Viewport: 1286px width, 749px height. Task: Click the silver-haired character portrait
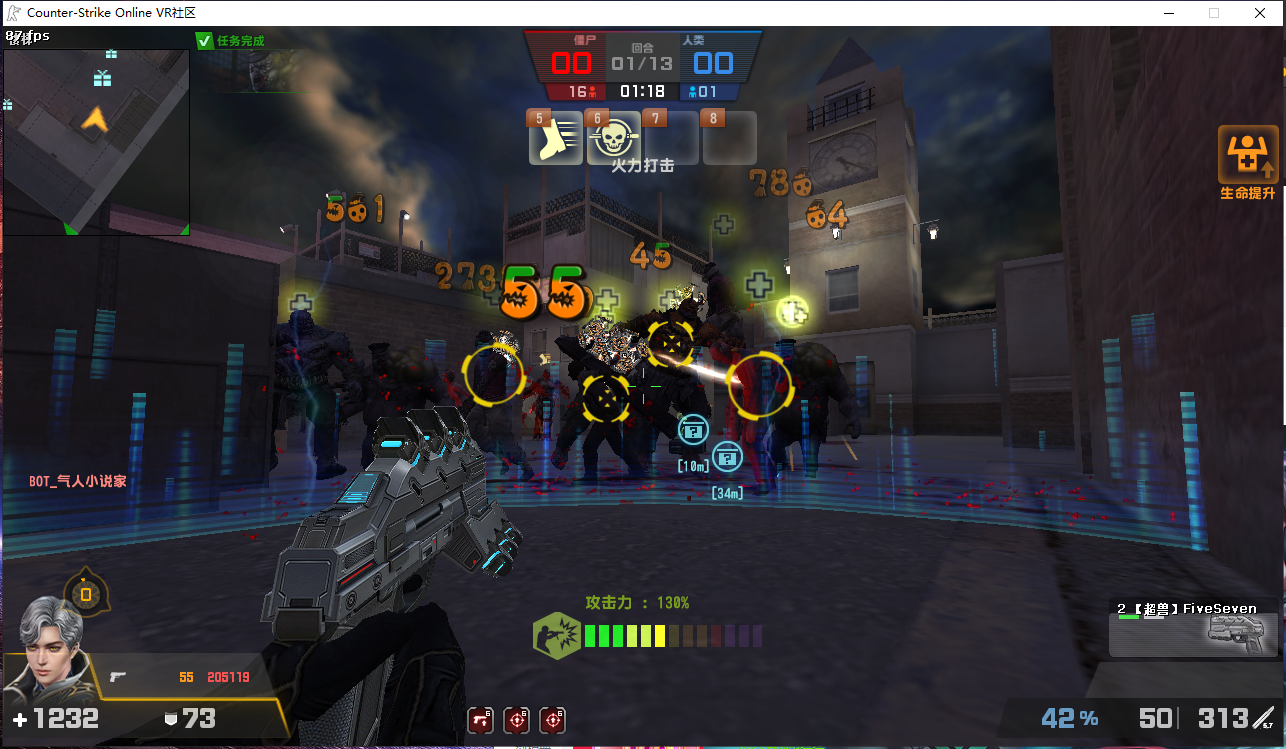(47, 650)
